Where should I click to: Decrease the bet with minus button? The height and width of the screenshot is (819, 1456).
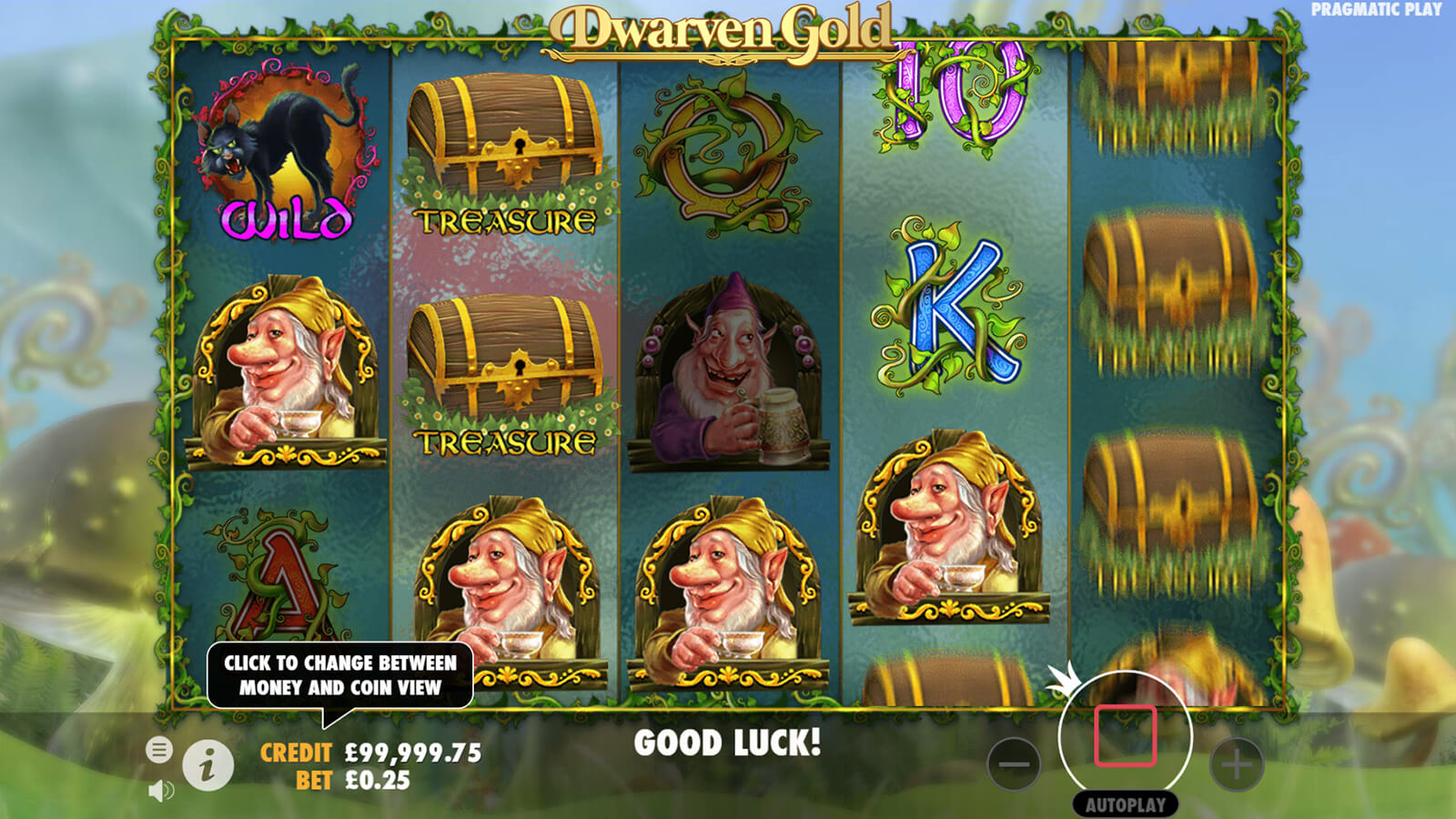pyautogui.click(x=1014, y=764)
